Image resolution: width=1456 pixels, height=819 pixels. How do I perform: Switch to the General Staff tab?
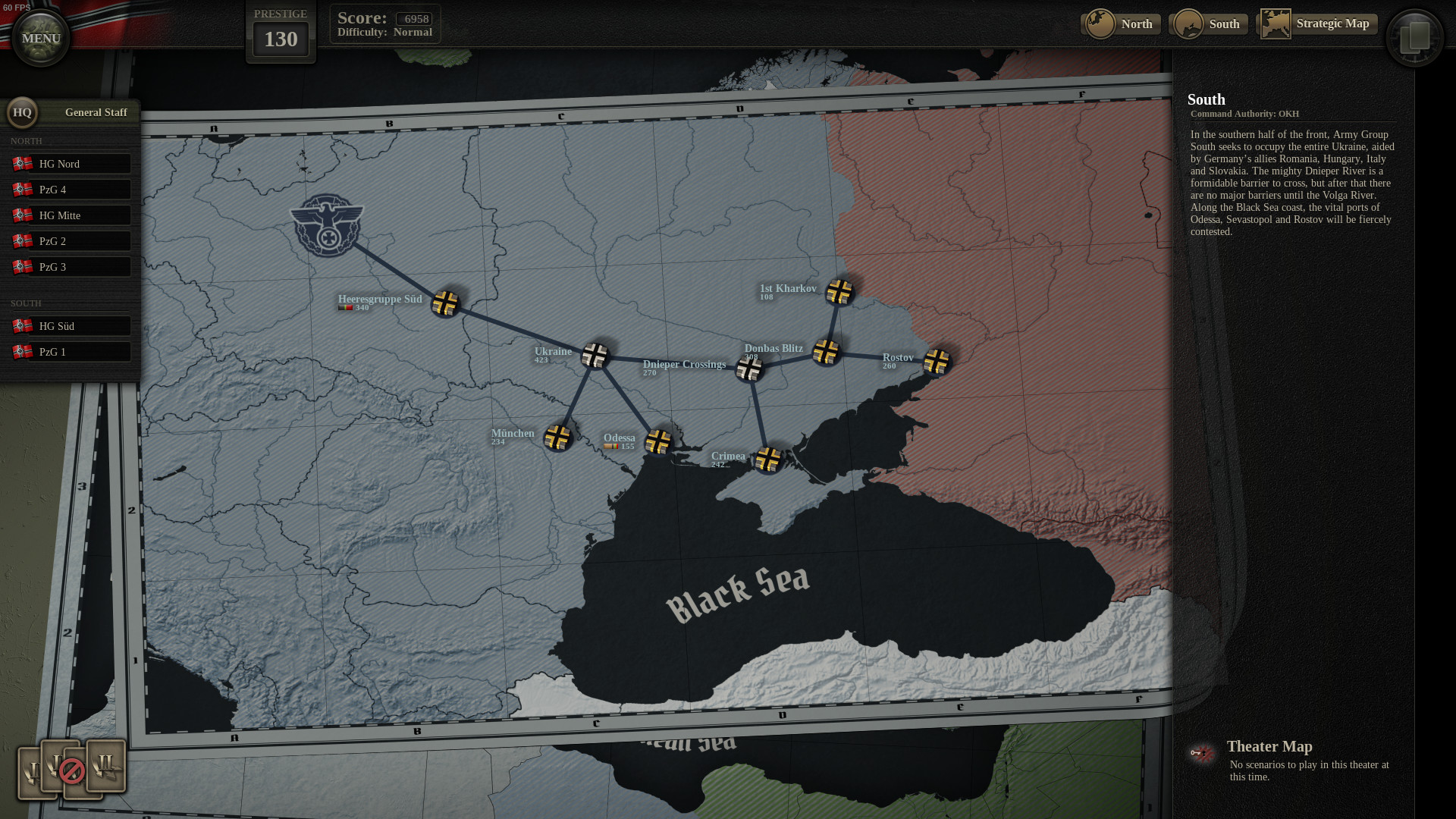[x=96, y=111]
